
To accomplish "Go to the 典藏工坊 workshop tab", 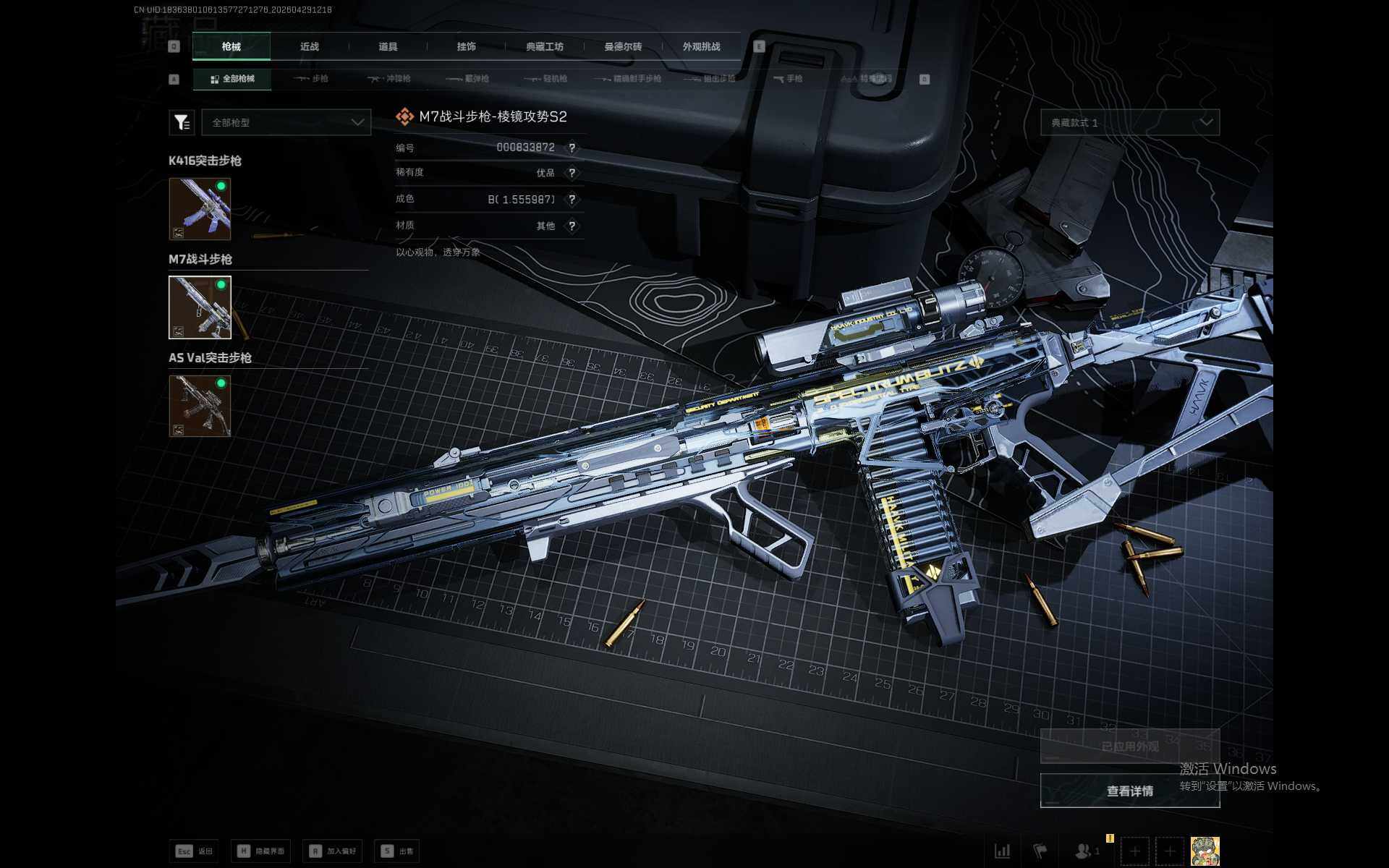I will point(545,47).
